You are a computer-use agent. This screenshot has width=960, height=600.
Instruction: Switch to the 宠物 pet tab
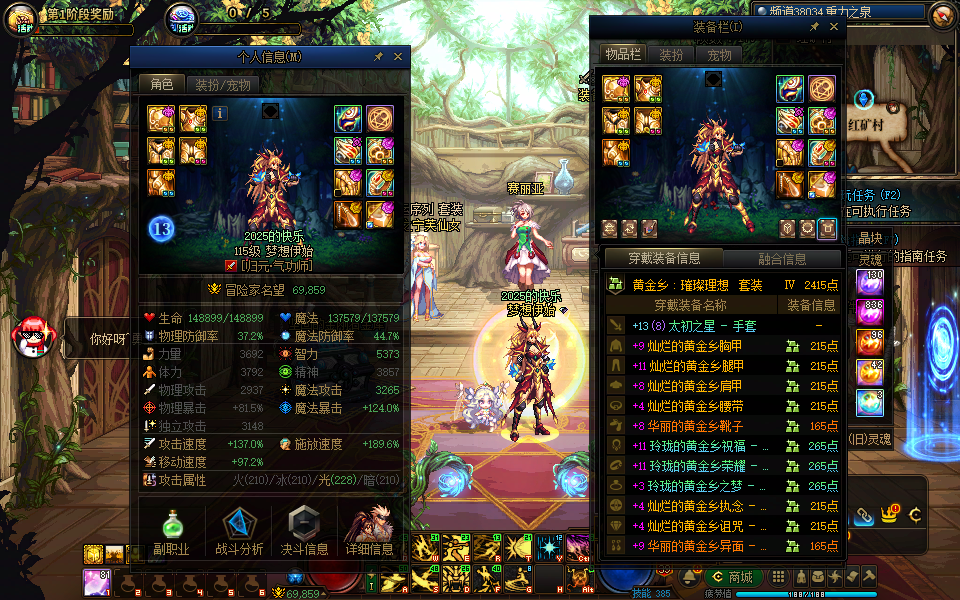(x=719, y=55)
